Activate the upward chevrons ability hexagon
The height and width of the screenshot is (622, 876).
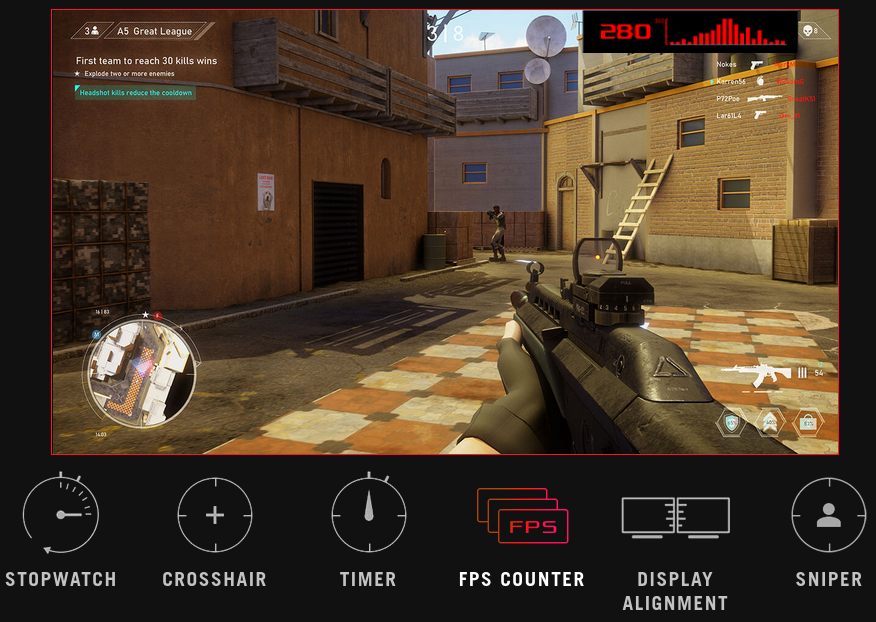(770, 422)
